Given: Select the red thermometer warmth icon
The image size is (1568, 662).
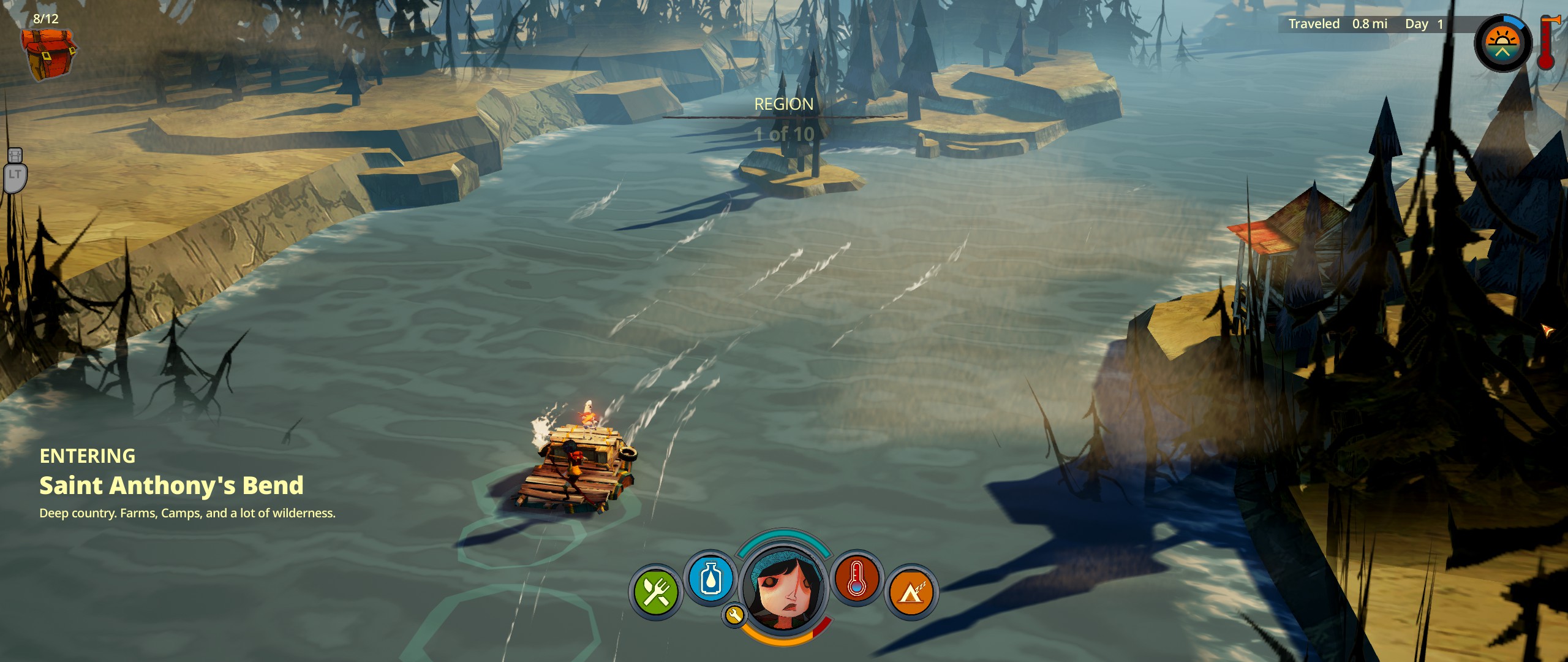Looking at the screenshot, I should pyautogui.click(x=856, y=578).
